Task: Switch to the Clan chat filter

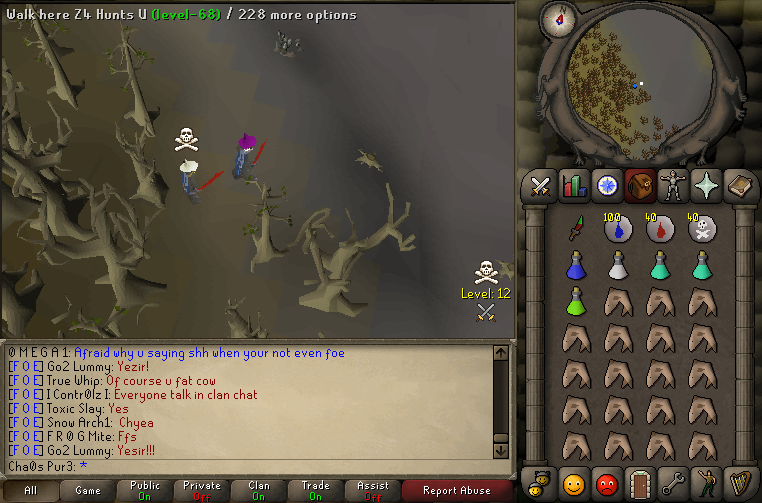Action: (x=259, y=490)
